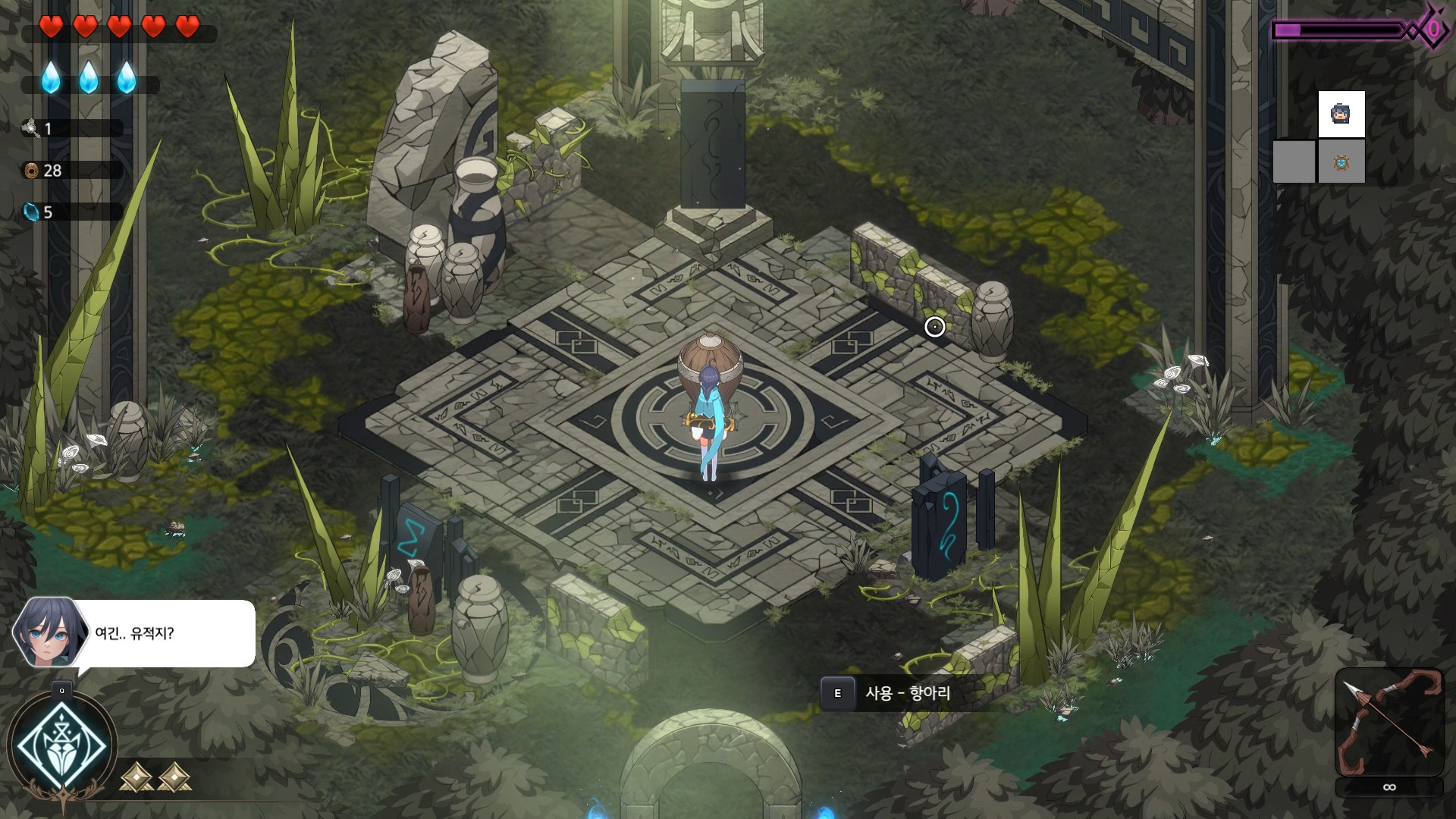Select the empty gray inventory slot
Viewport: 1456px width, 819px height.
[x=1293, y=162]
